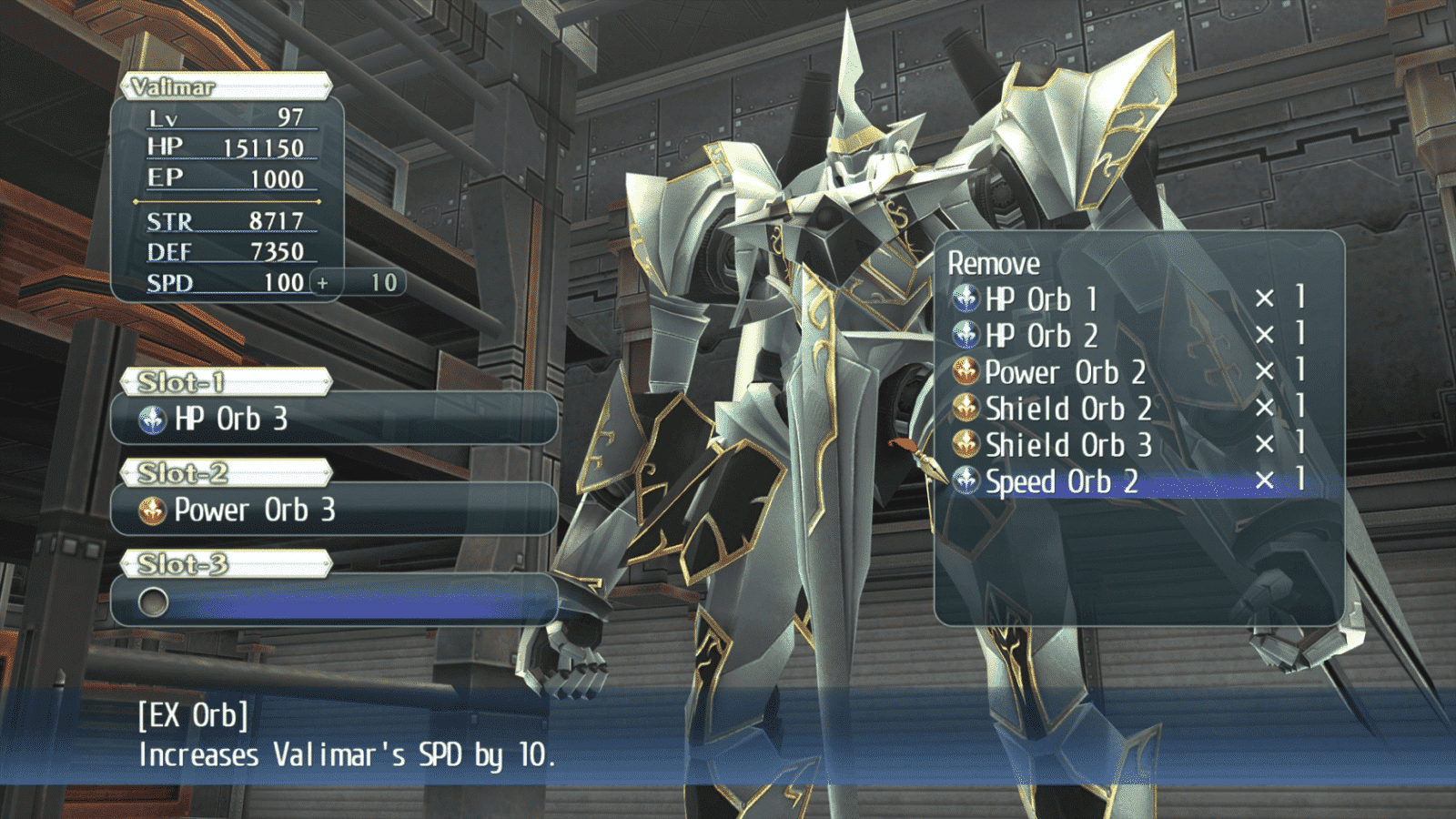
Task: Select Slot-2 holding Power Orb 3
Action: pyautogui.click(x=333, y=510)
